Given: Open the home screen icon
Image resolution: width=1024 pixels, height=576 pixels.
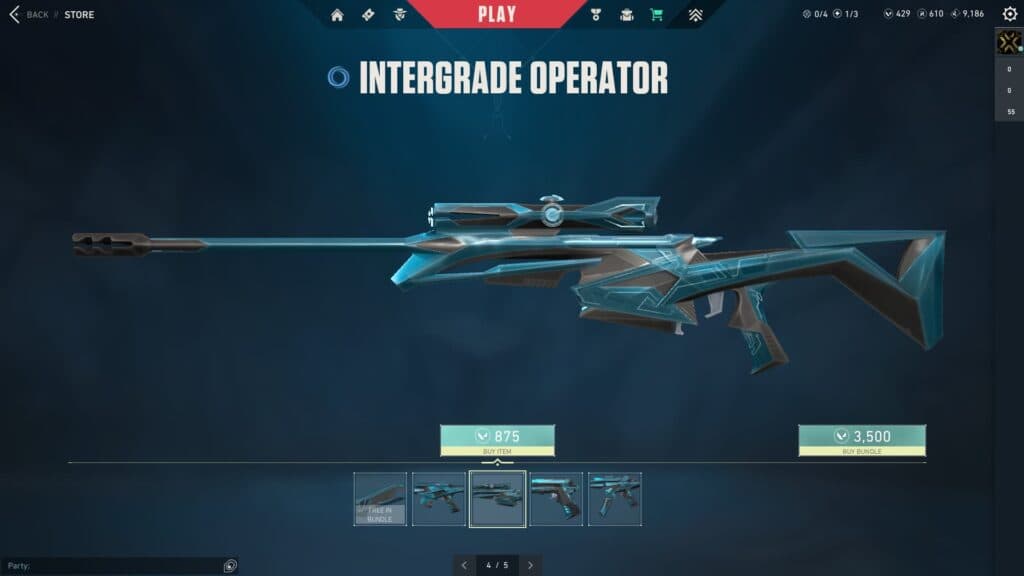Looking at the screenshot, I should click(337, 15).
